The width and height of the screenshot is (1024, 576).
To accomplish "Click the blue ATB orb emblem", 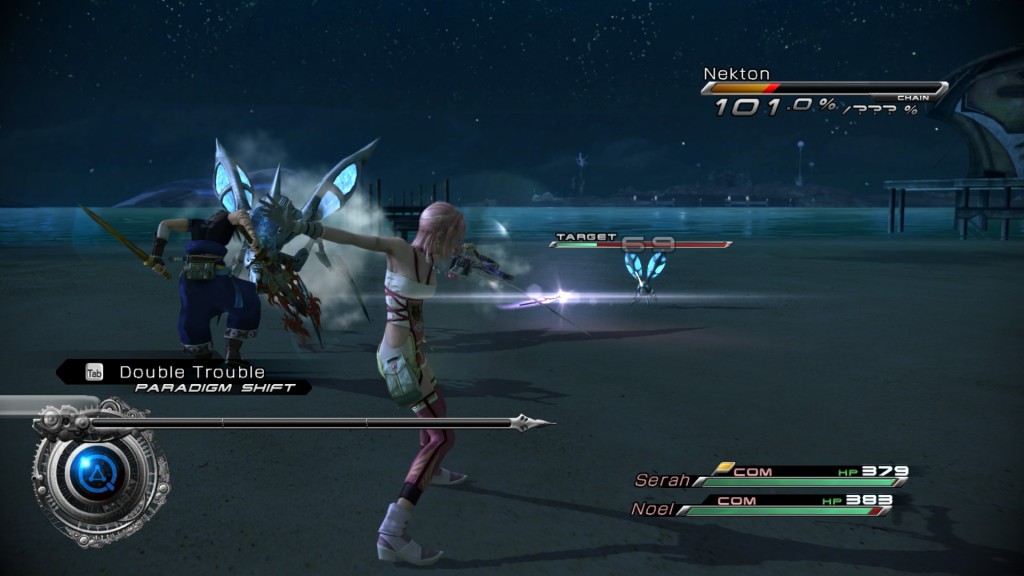I will point(98,469).
